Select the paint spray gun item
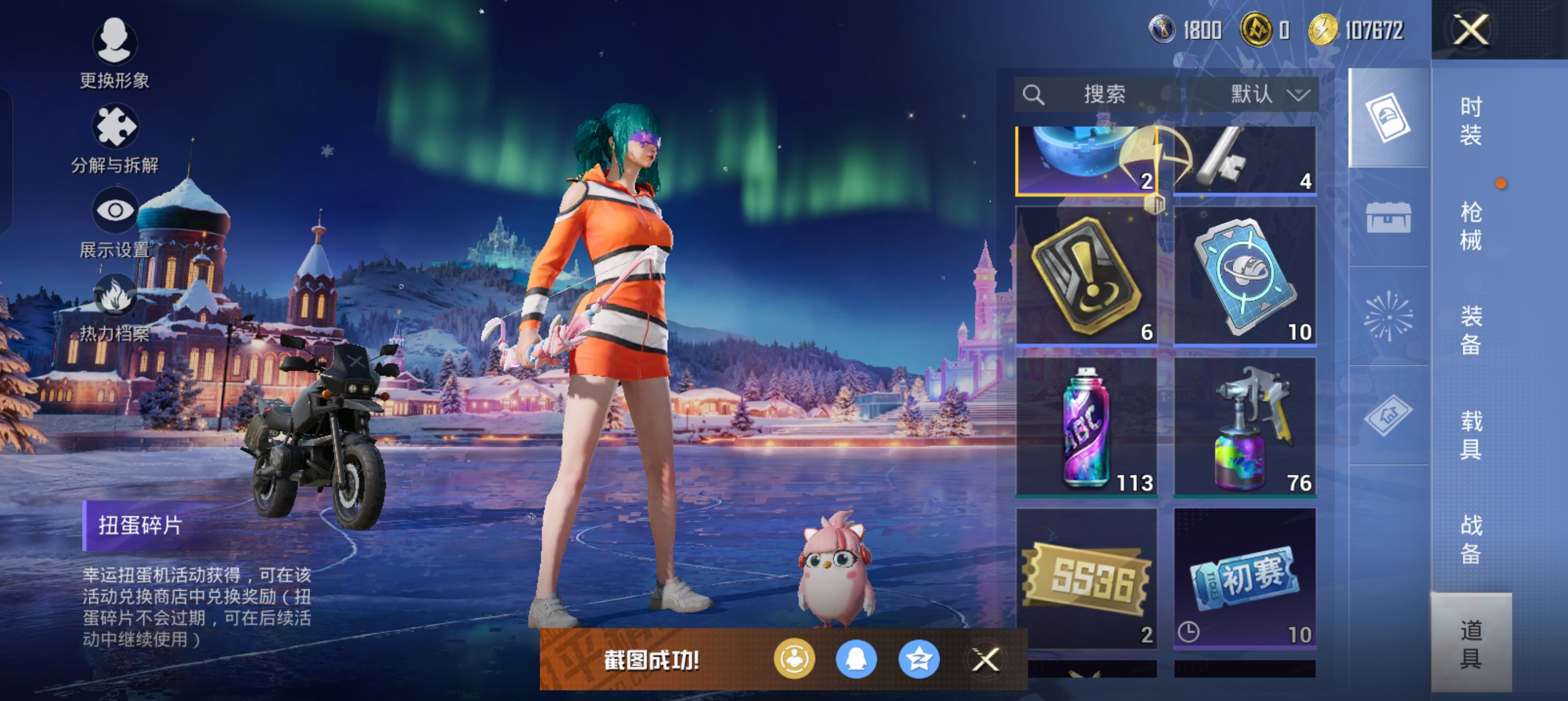This screenshot has width=1568, height=701. 1245,427
